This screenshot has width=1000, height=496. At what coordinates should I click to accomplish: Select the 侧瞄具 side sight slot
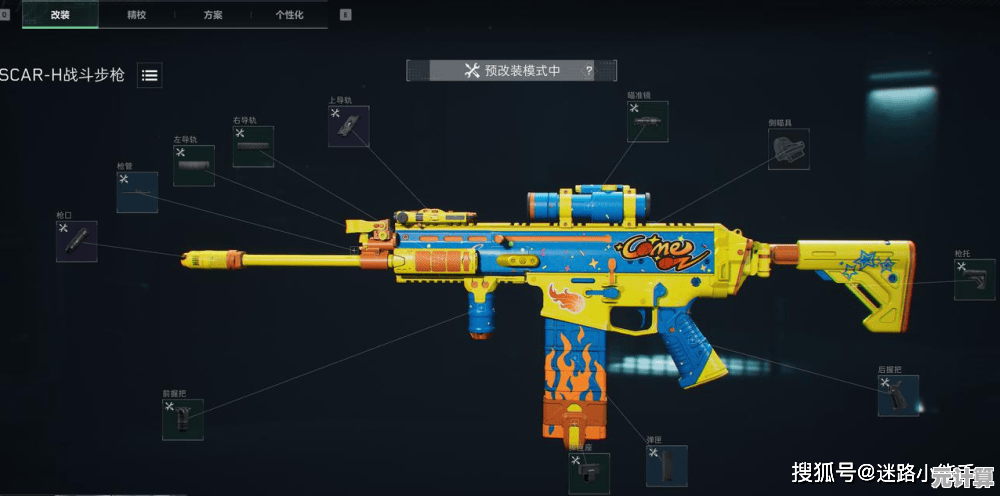[788, 149]
